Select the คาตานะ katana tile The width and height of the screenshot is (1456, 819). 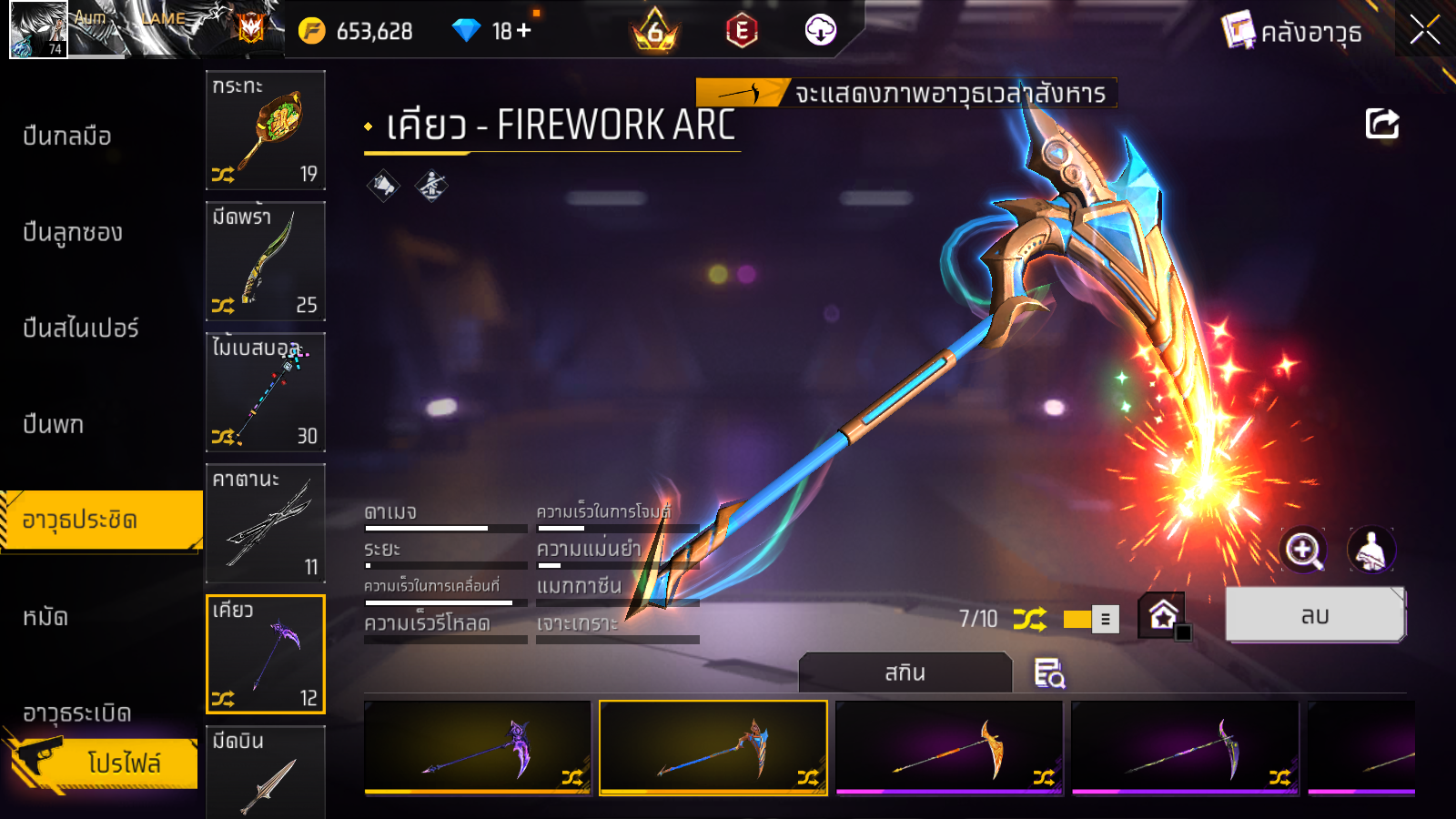[266, 523]
